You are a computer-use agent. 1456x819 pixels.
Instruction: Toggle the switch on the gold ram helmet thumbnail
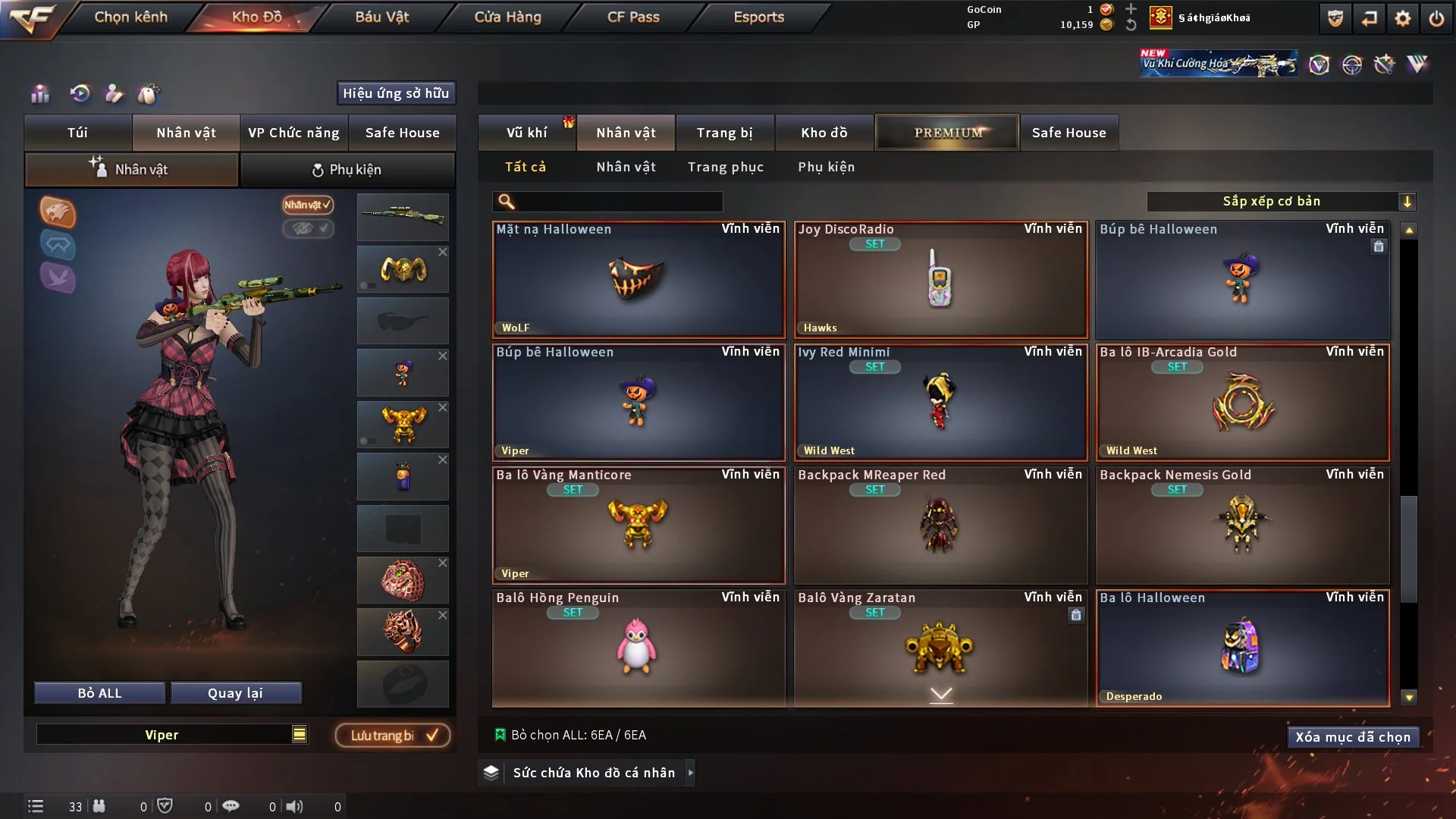click(367, 286)
